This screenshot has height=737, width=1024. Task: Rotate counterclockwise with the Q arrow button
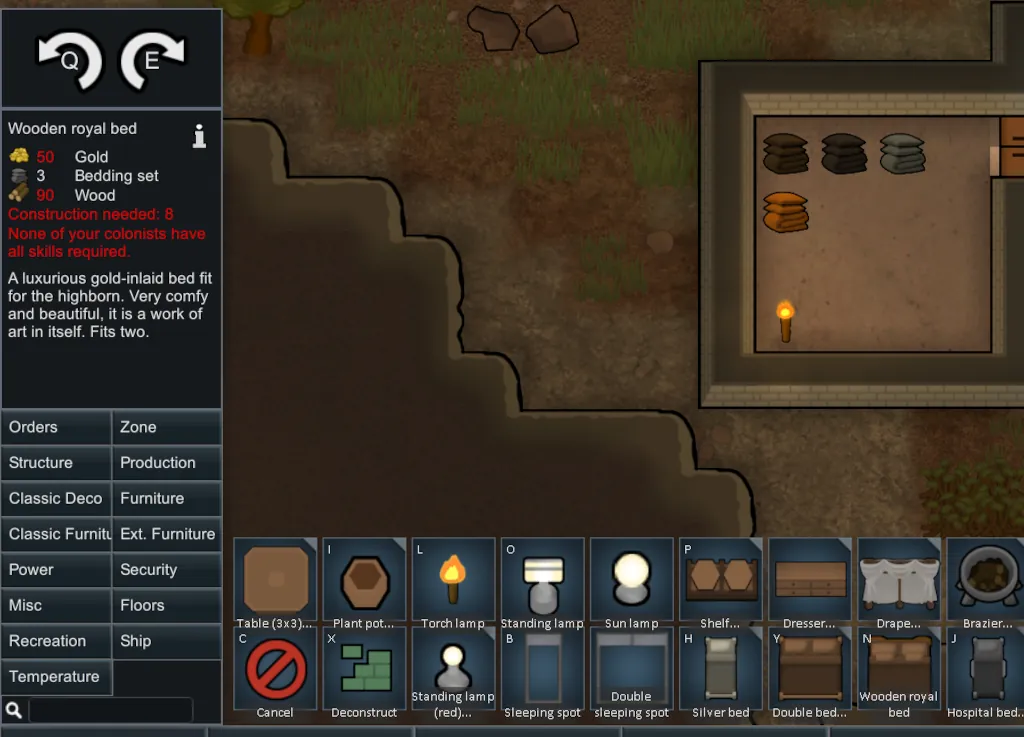70,61
